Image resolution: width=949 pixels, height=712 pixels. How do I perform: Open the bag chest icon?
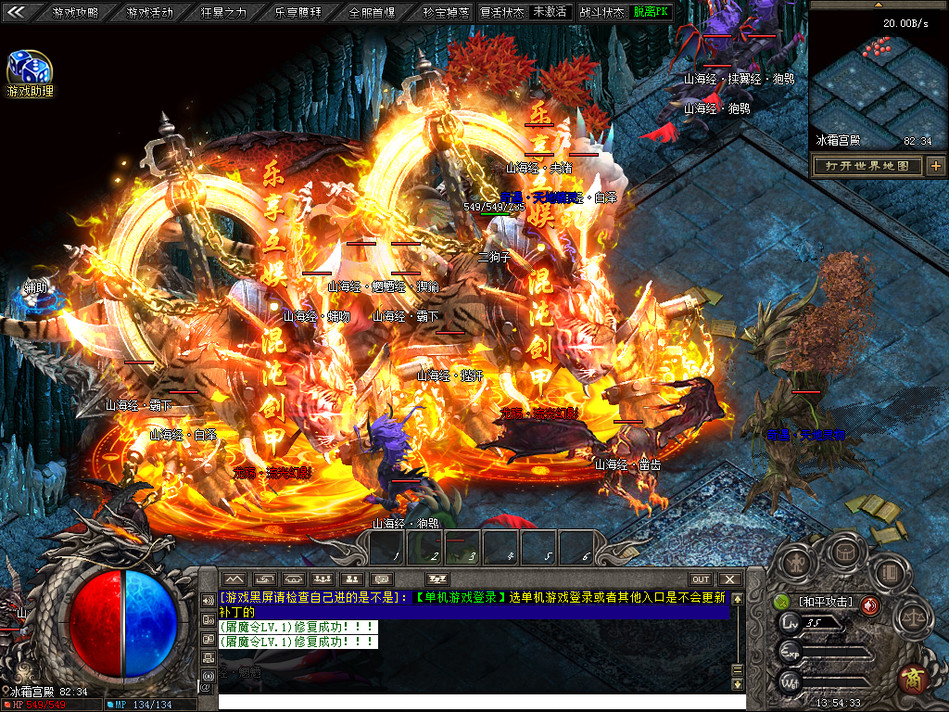click(848, 551)
